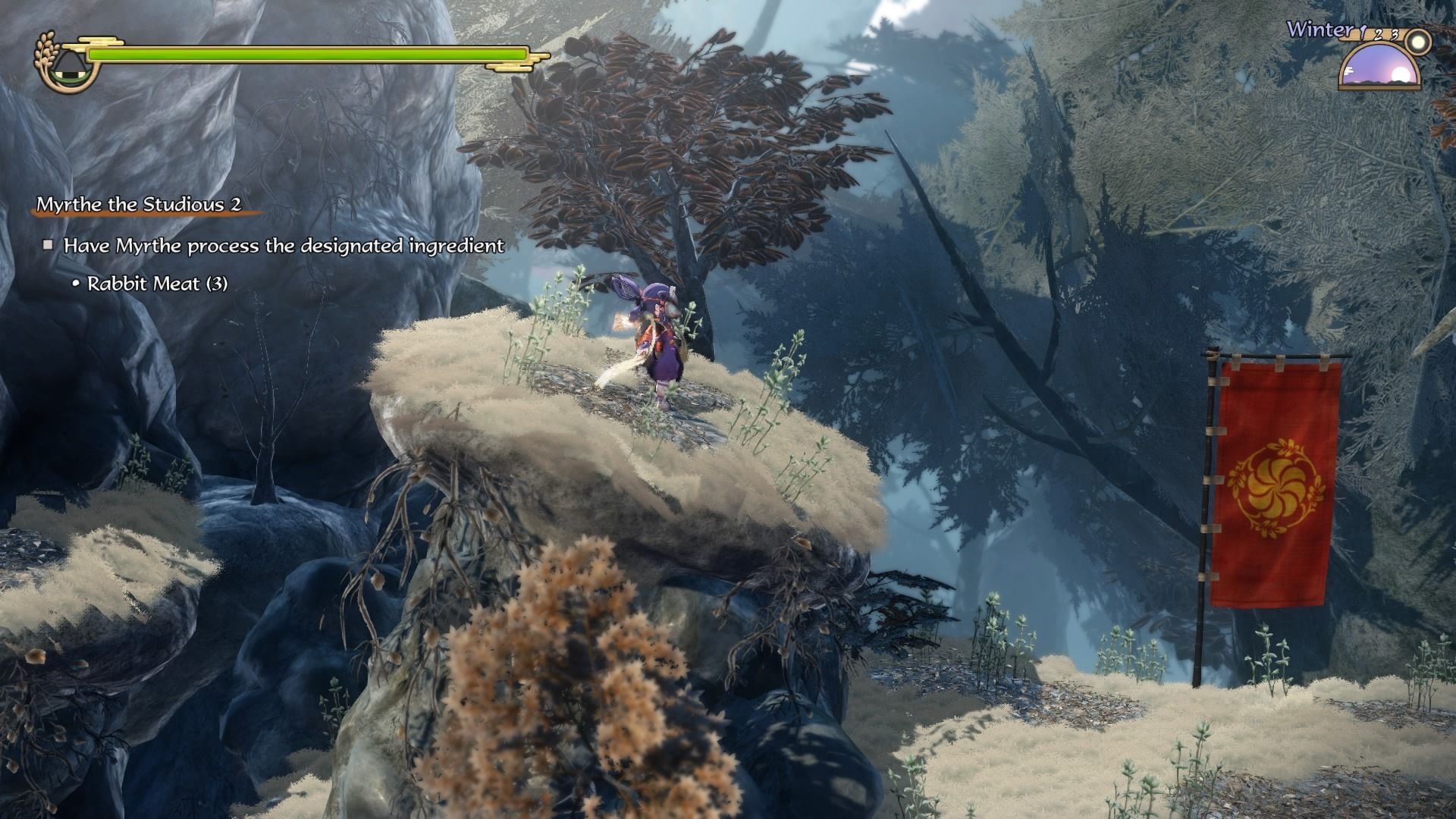Viewport: 1456px width, 819px height.
Task: Select the Winter season indicator
Action: [1319, 30]
